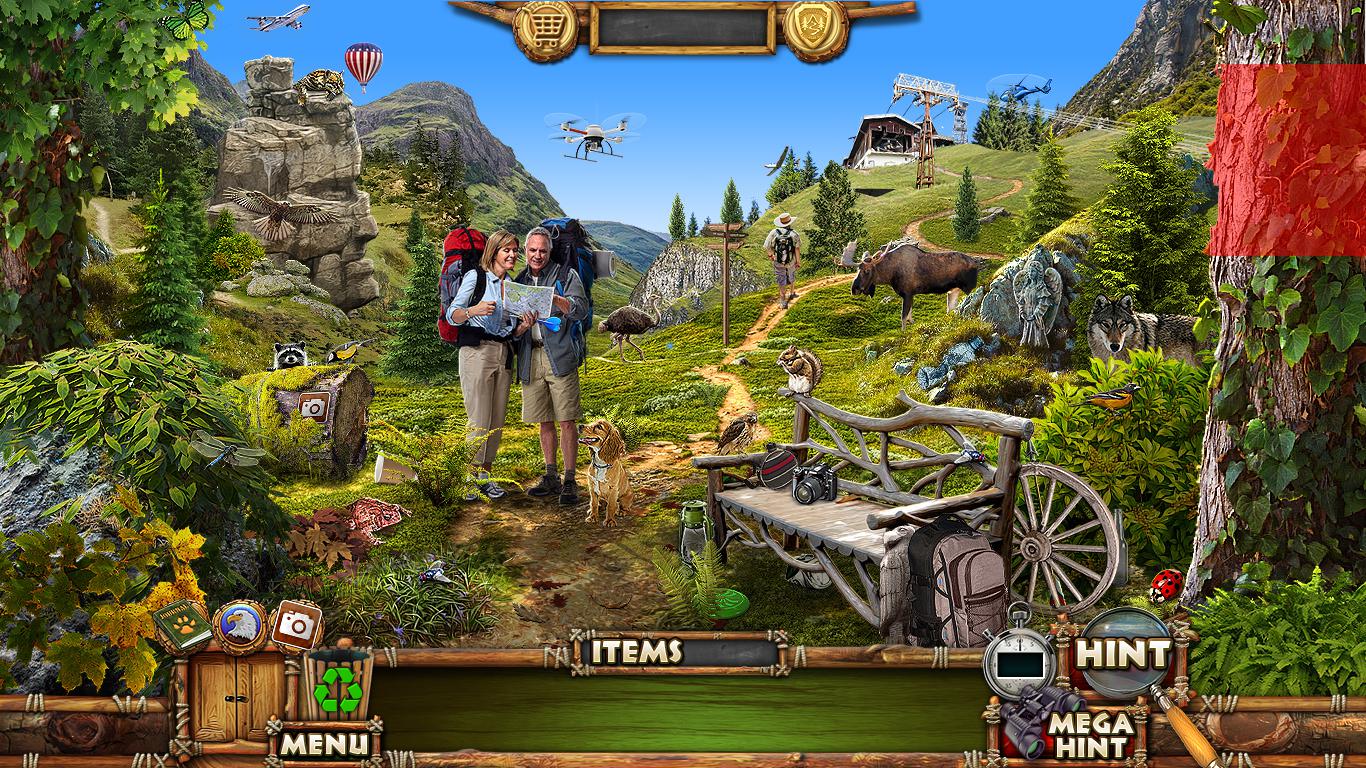Tap the camera marker on the log
Viewport: 1366px width, 768px height.
(314, 406)
